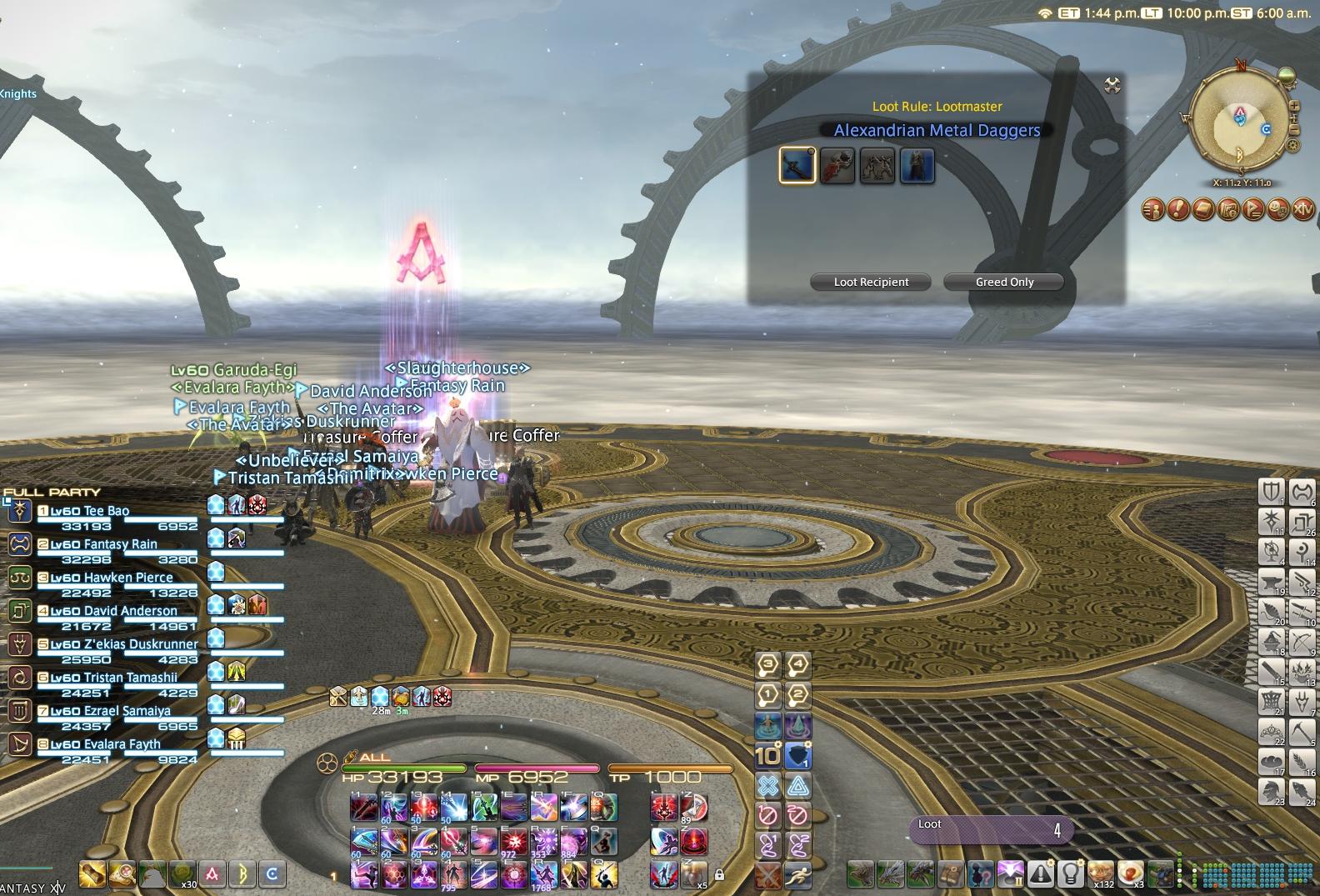Open the XIV system menu button
1320x896 pixels.
point(1303,209)
